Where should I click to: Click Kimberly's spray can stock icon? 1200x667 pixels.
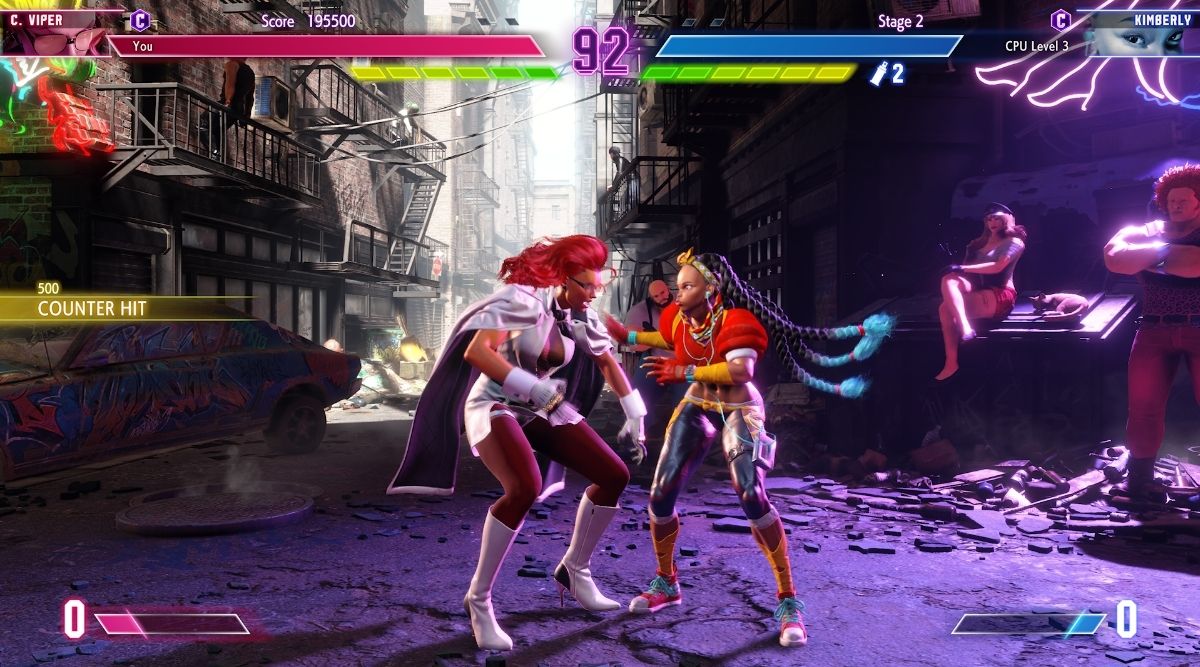(x=880, y=72)
